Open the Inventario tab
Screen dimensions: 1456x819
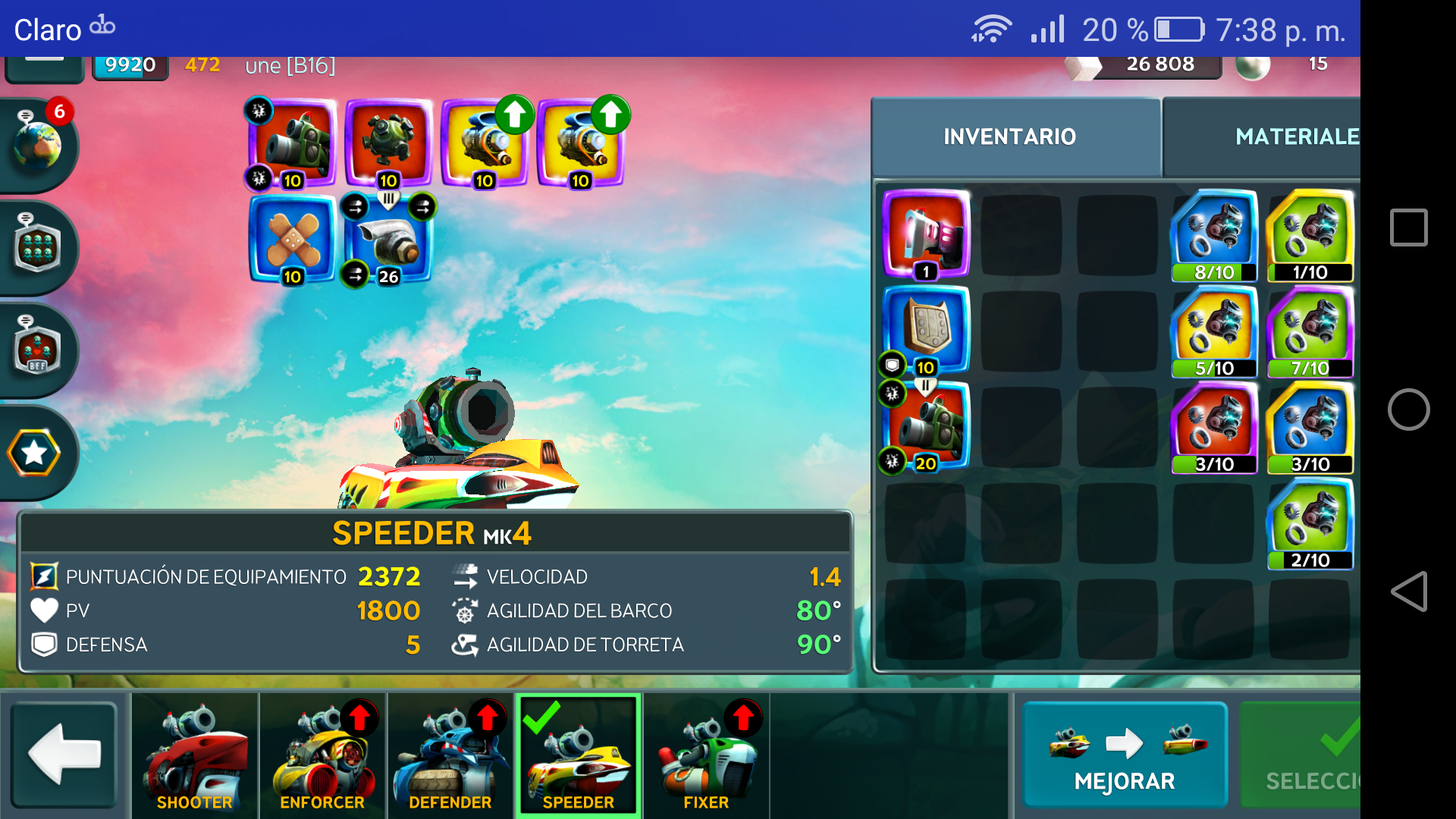[1009, 136]
